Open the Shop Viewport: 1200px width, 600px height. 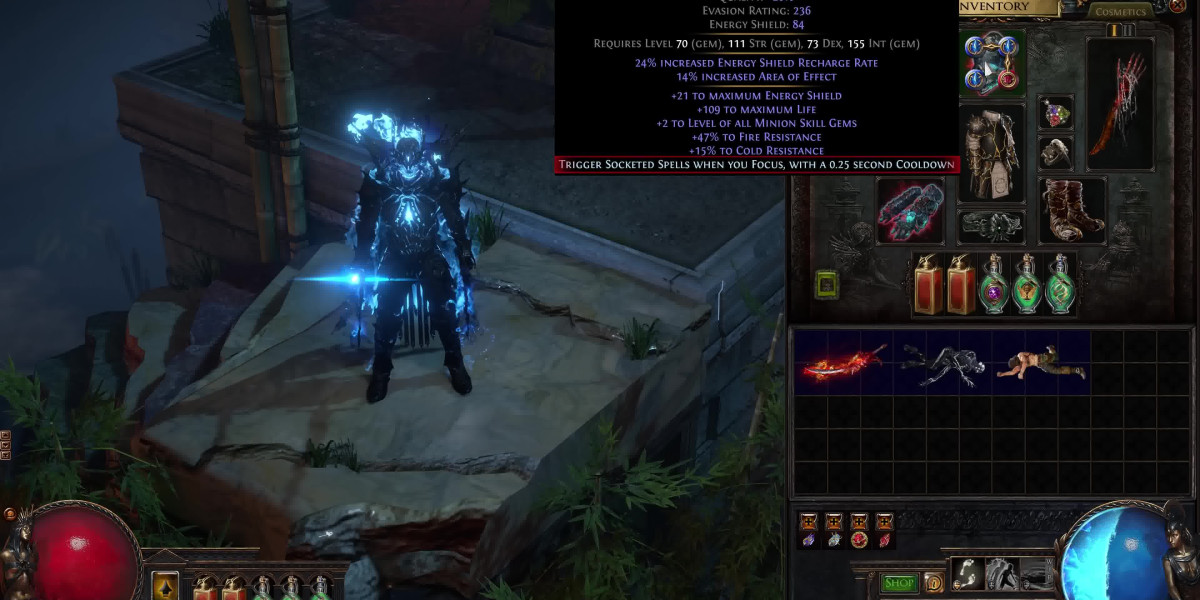900,582
